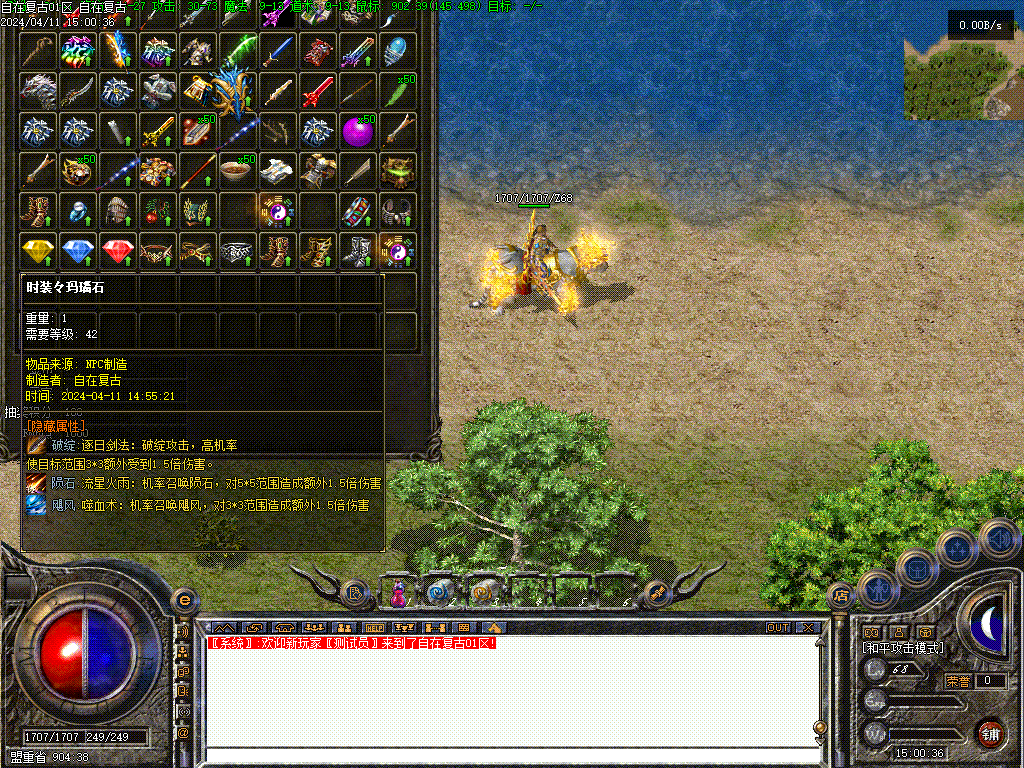Pick the red ruby gem slot
Screen dimensions: 1024x768
pyautogui.click(x=118, y=251)
